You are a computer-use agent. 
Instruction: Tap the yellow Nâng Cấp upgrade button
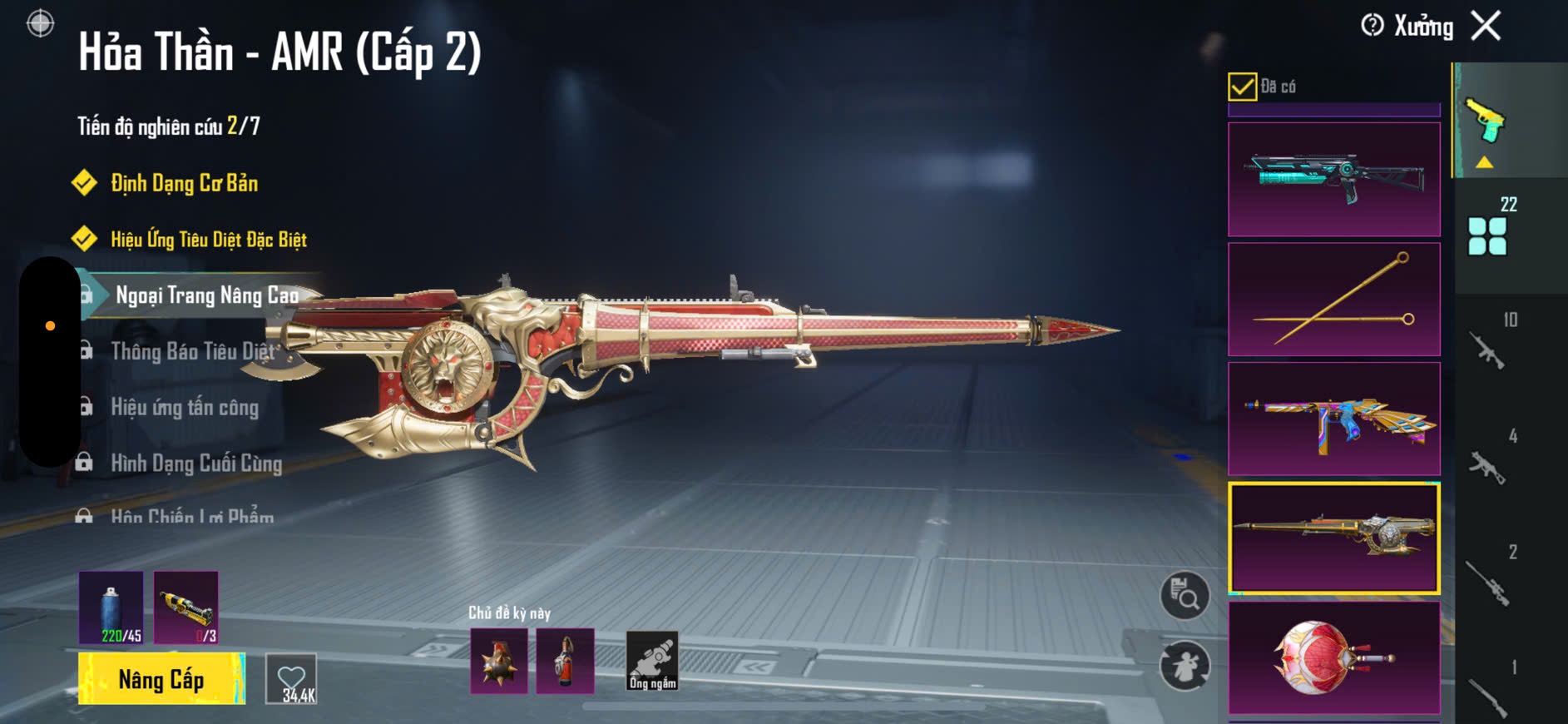161,679
